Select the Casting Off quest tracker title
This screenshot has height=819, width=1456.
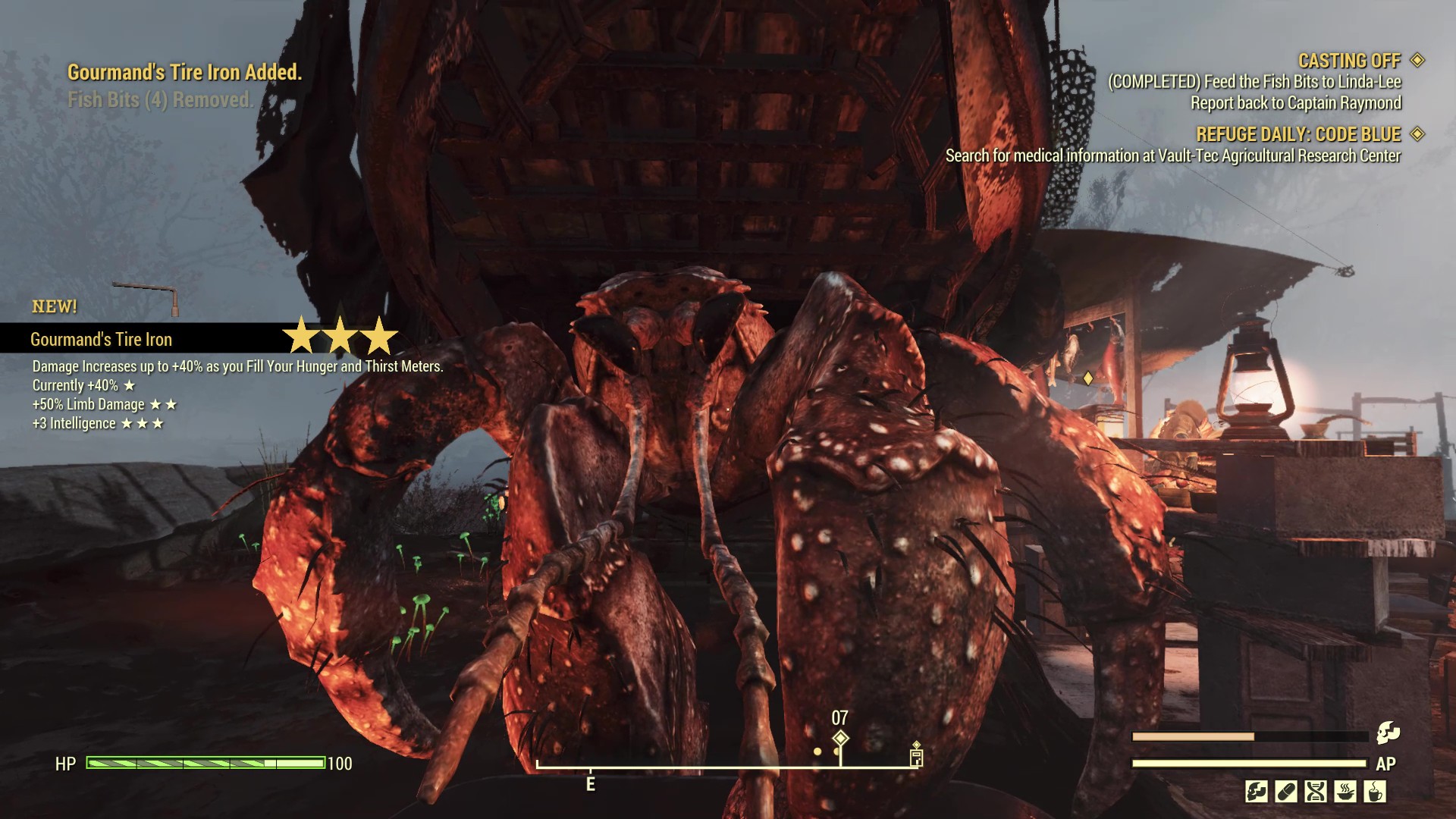1348,61
